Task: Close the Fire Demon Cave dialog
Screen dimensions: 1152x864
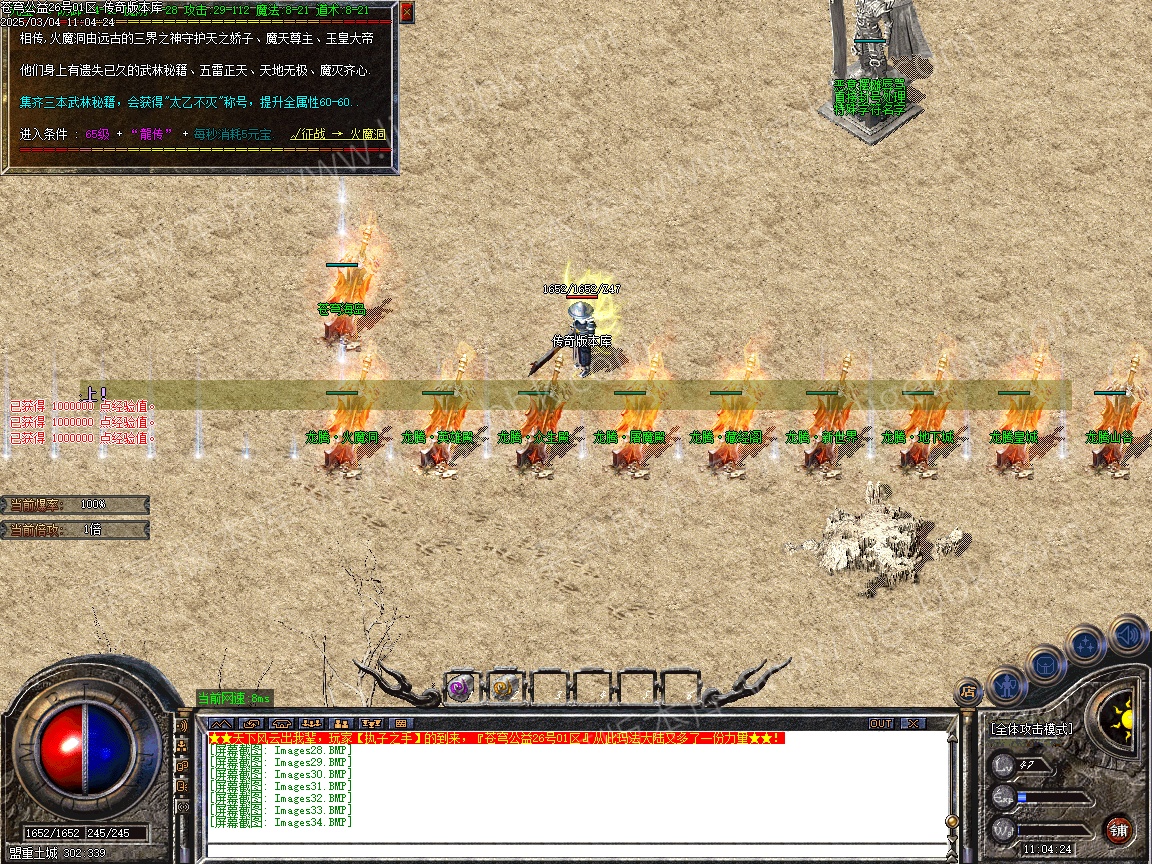Action: pos(406,12)
